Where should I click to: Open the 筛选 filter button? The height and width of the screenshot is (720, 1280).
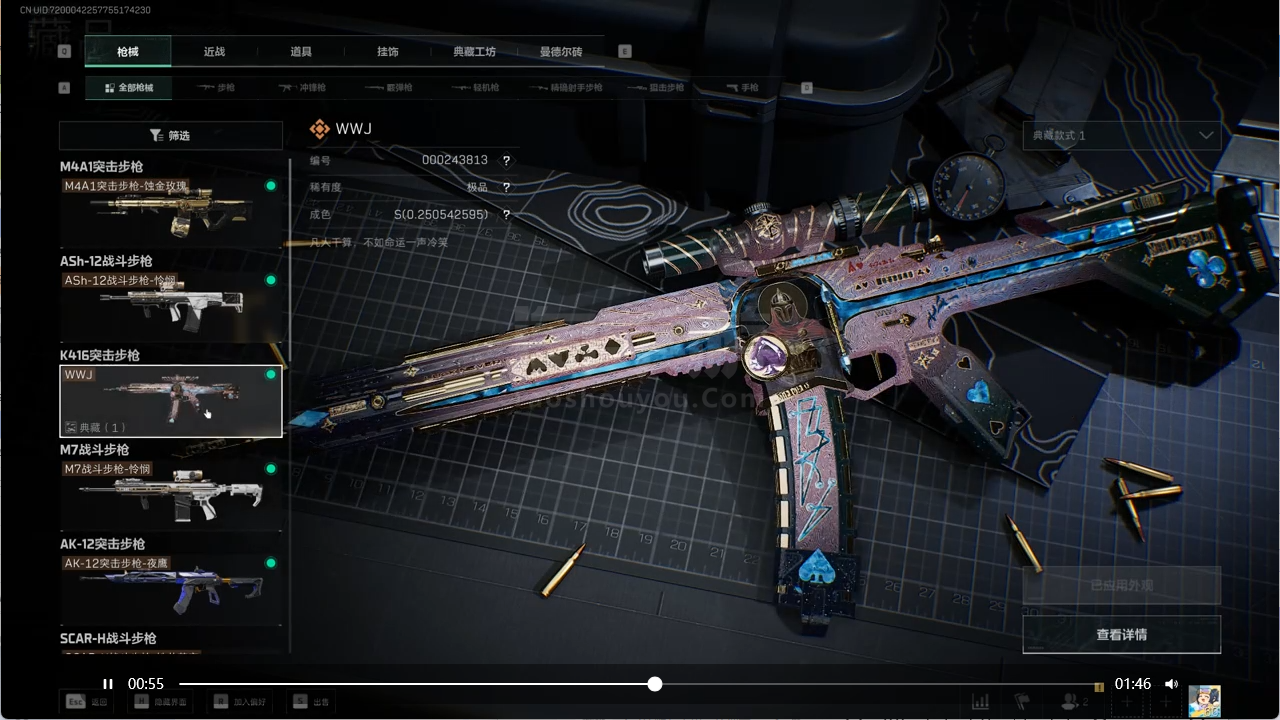click(170, 135)
